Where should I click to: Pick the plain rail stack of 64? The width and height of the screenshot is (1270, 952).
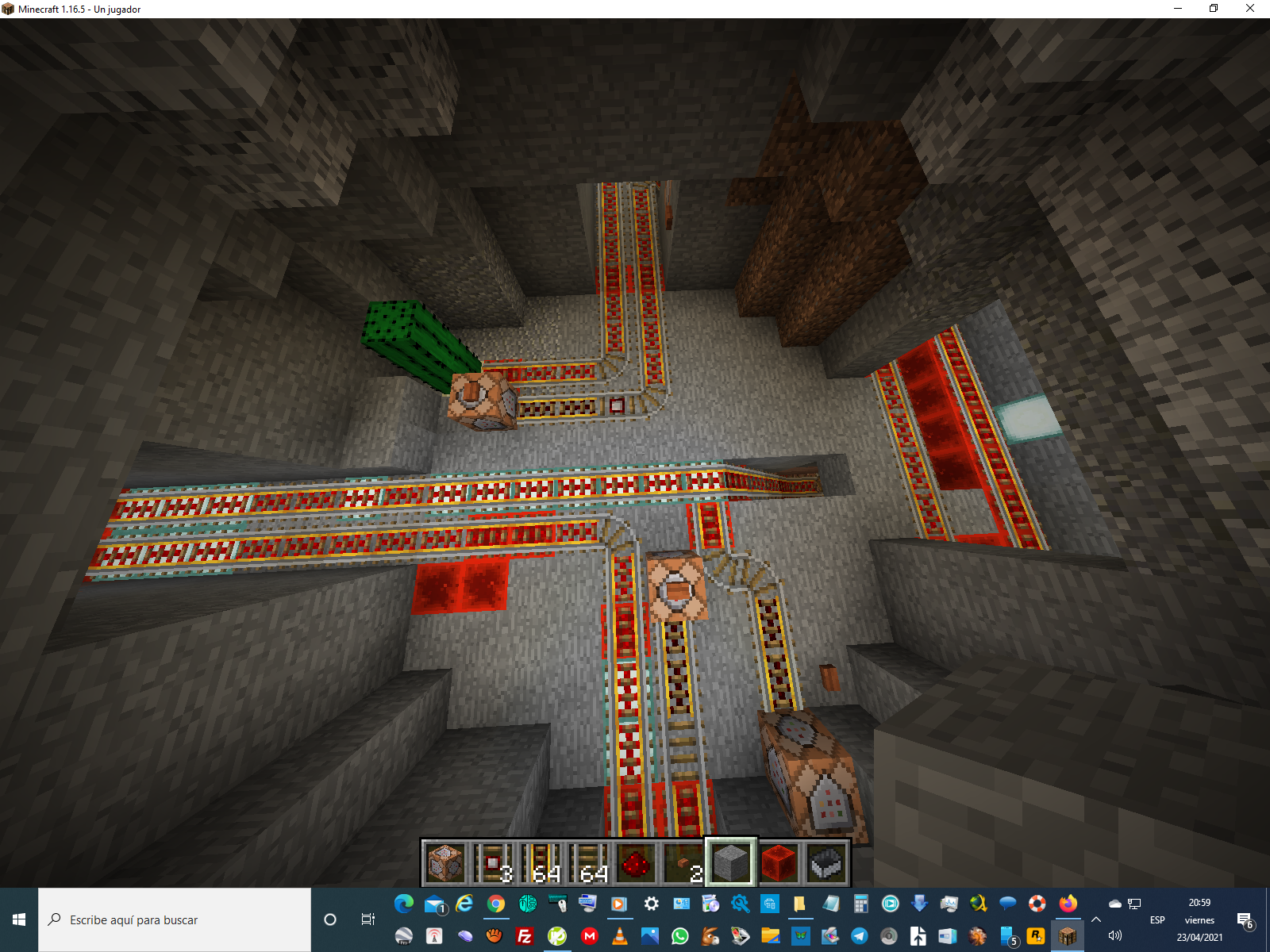[x=587, y=862]
